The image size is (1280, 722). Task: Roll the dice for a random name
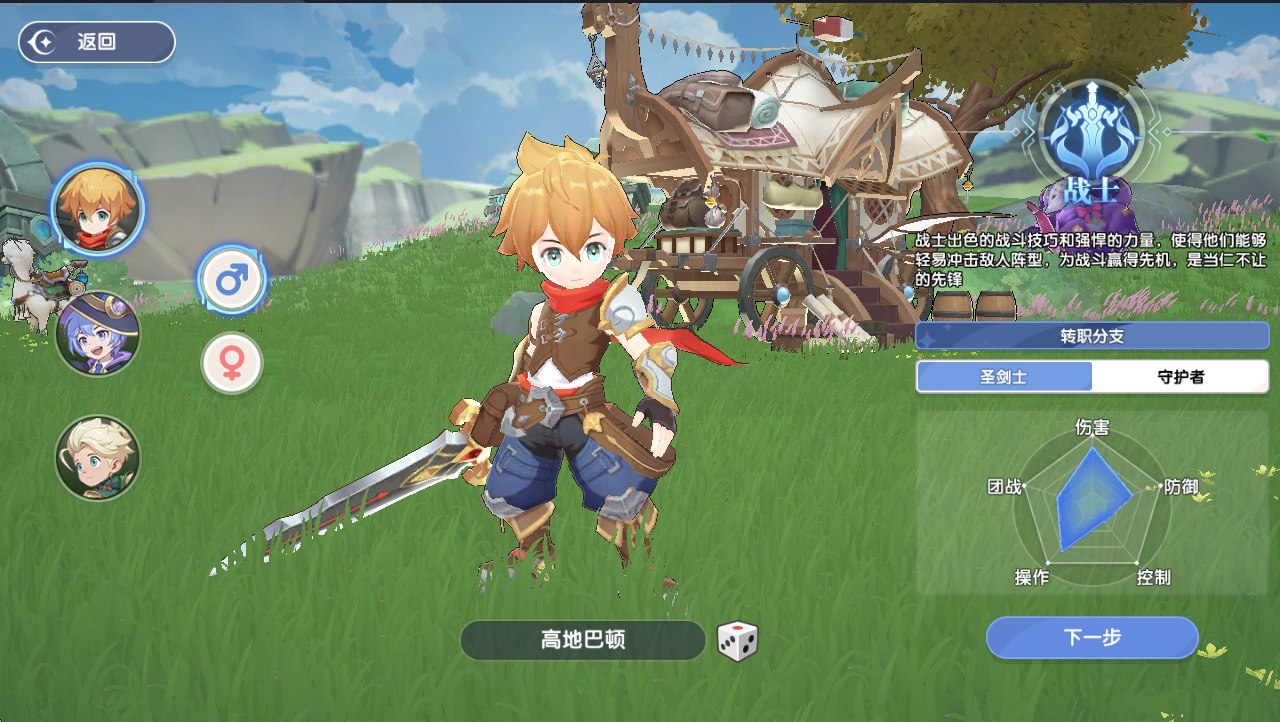pyautogui.click(x=738, y=641)
